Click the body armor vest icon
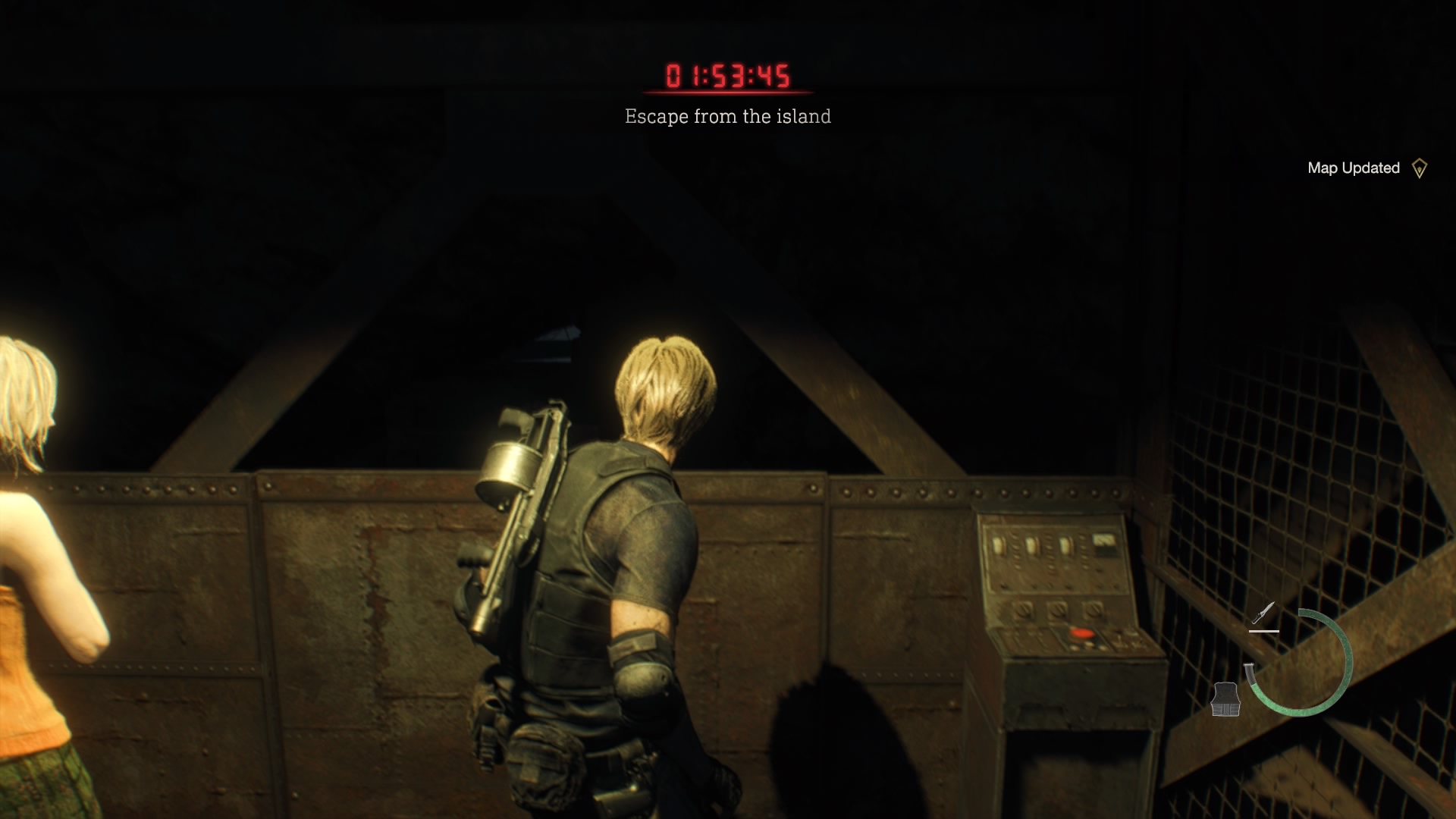 [x=1225, y=699]
